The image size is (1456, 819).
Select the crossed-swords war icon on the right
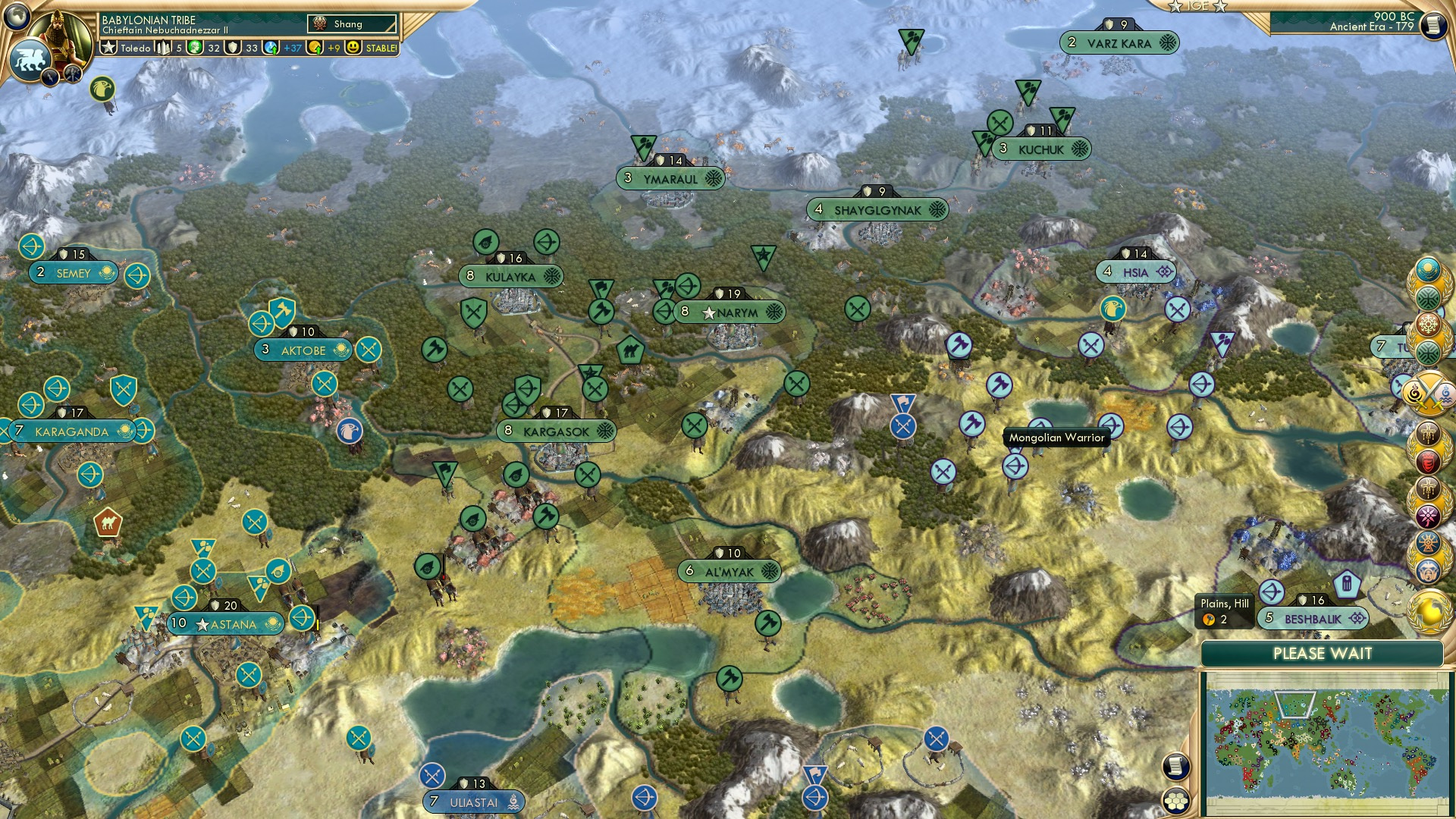tap(1429, 391)
